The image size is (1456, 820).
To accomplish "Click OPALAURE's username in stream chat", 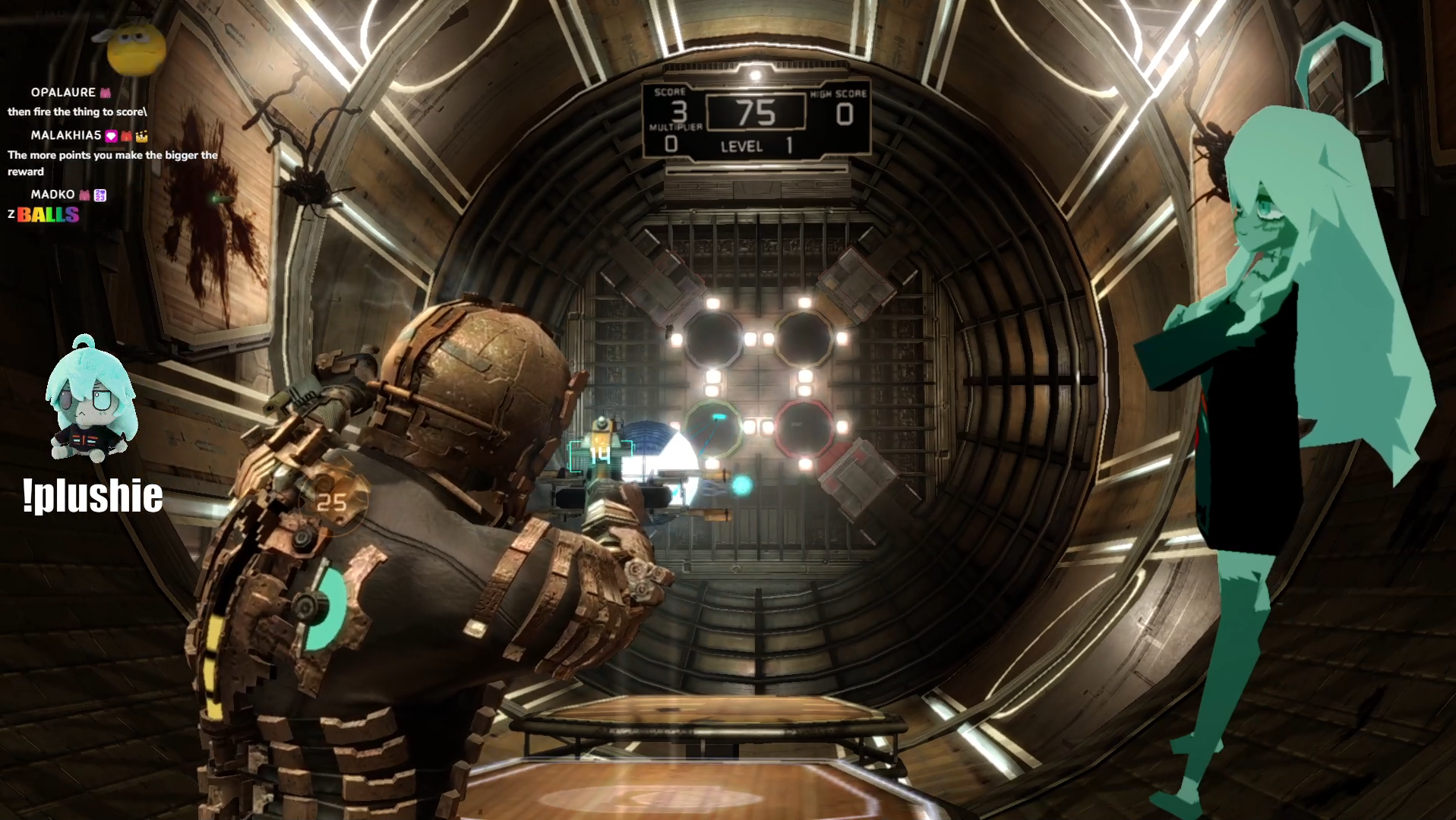I will [x=63, y=93].
